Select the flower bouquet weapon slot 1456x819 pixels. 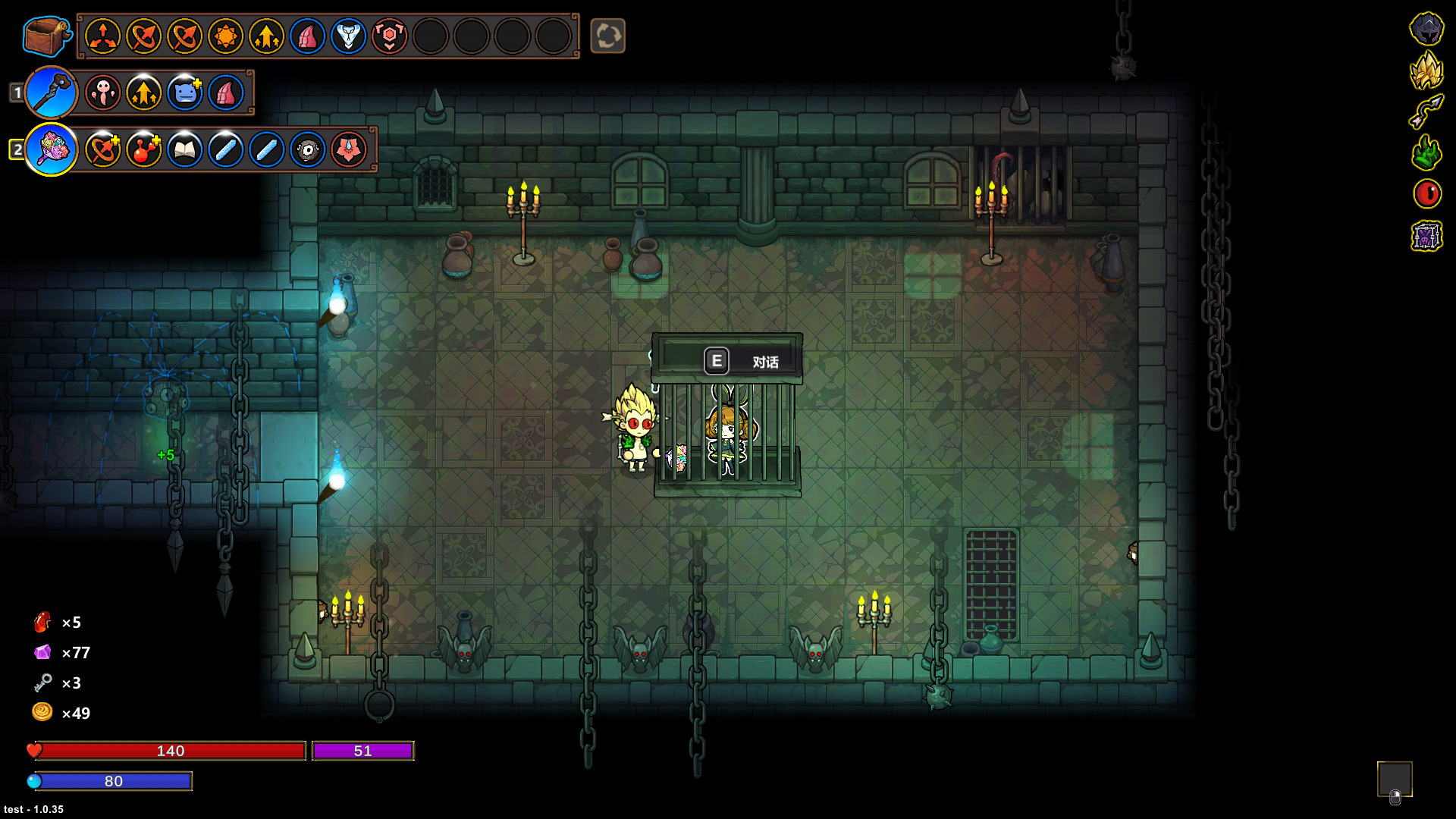pos(52,149)
